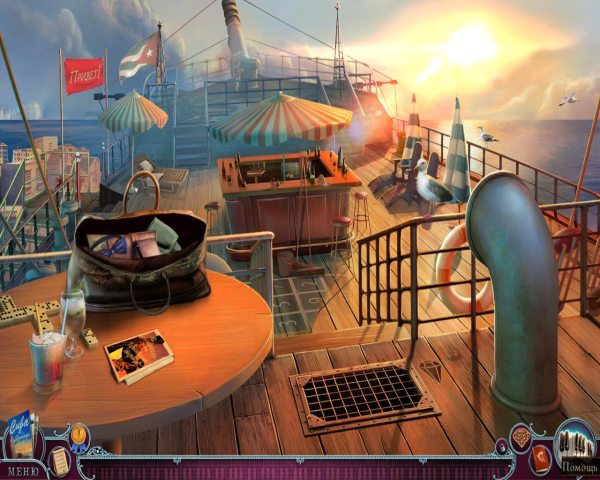Open the Cuba travel guide book
The width and height of the screenshot is (600, 480).
20,434
